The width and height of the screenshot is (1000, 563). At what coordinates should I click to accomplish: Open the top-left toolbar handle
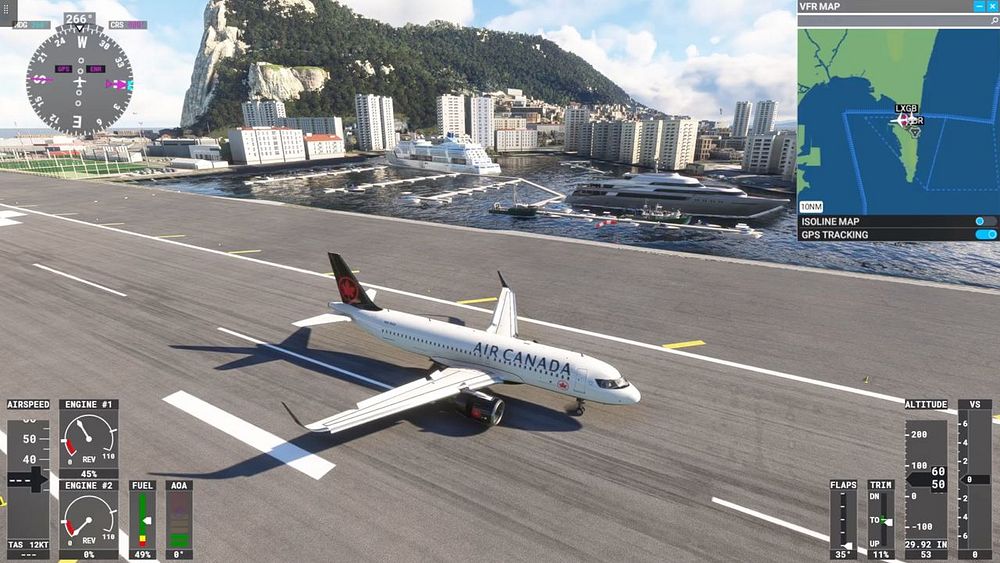[x=8, y=10]
